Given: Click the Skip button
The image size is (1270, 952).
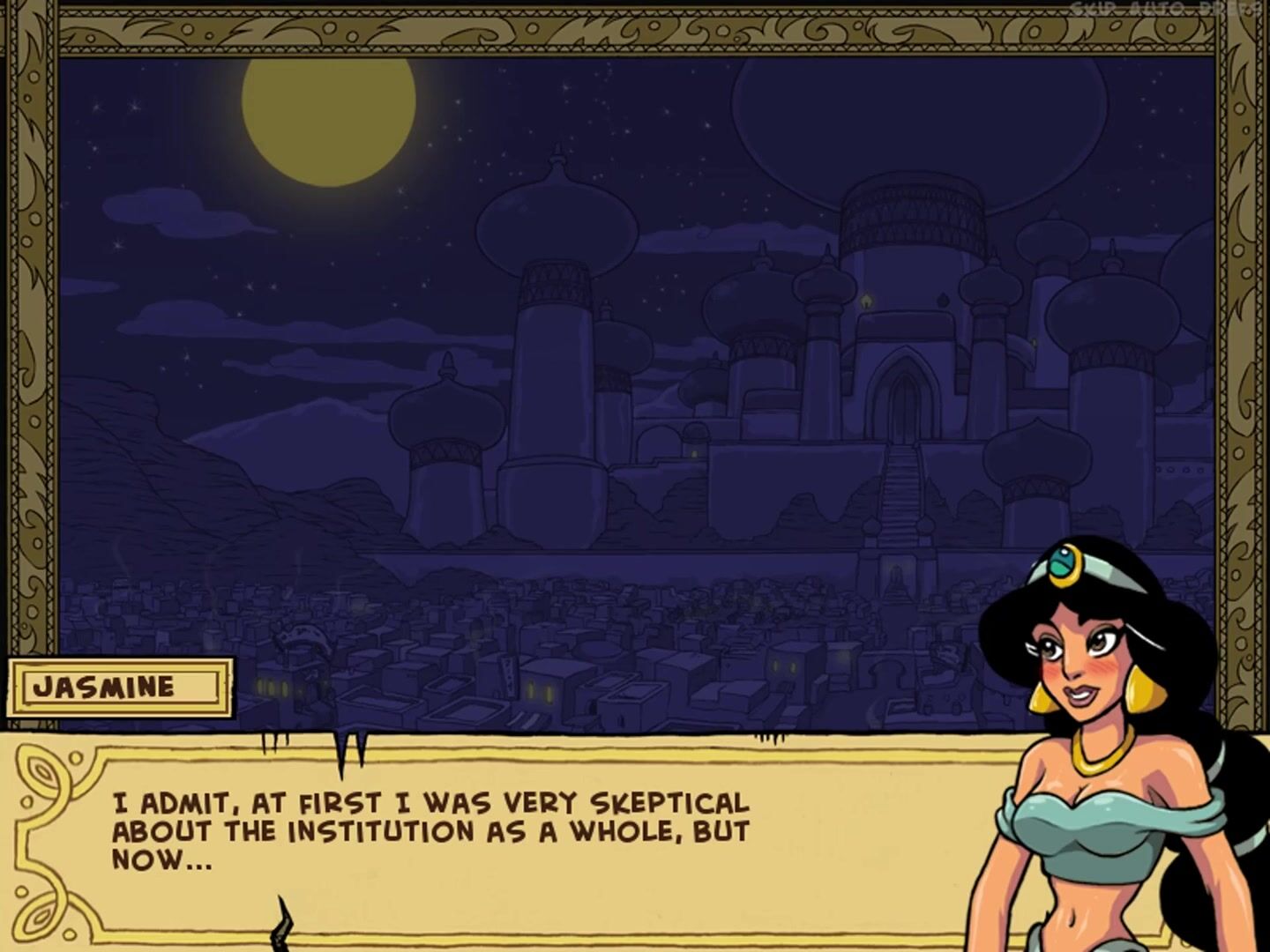Looking at the screenshot, I should coord(1092,8).
